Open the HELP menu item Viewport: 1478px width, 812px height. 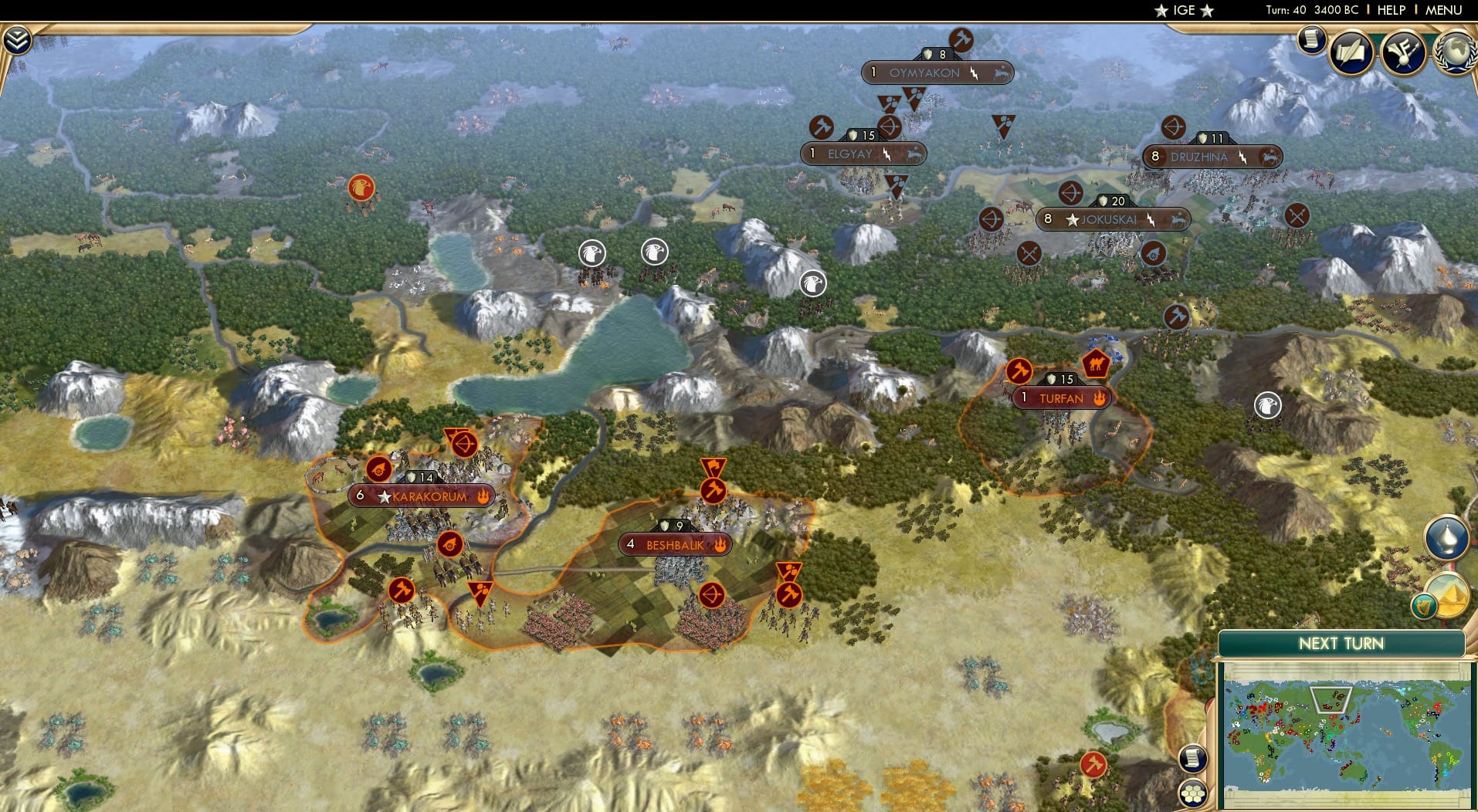click(x=1390, y=10)
